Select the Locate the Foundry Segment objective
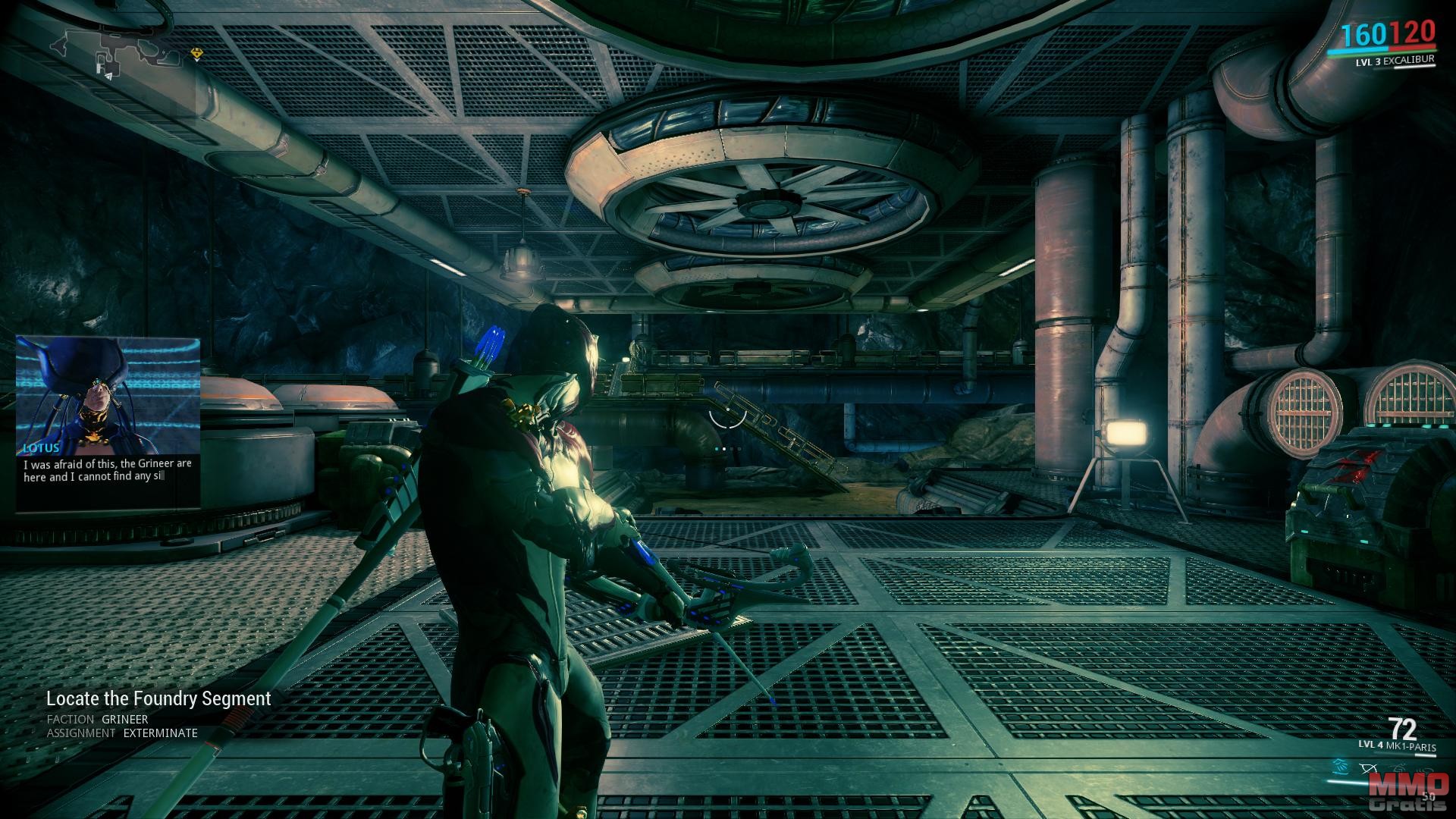Viewport: 1456px width, 819px height. pos(158,698)
